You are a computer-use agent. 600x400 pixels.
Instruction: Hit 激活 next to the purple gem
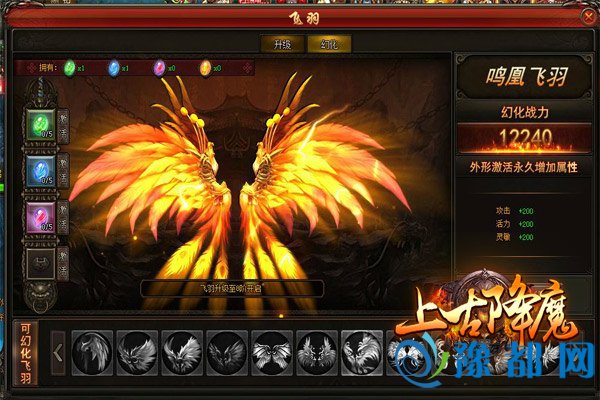point(63,217)
